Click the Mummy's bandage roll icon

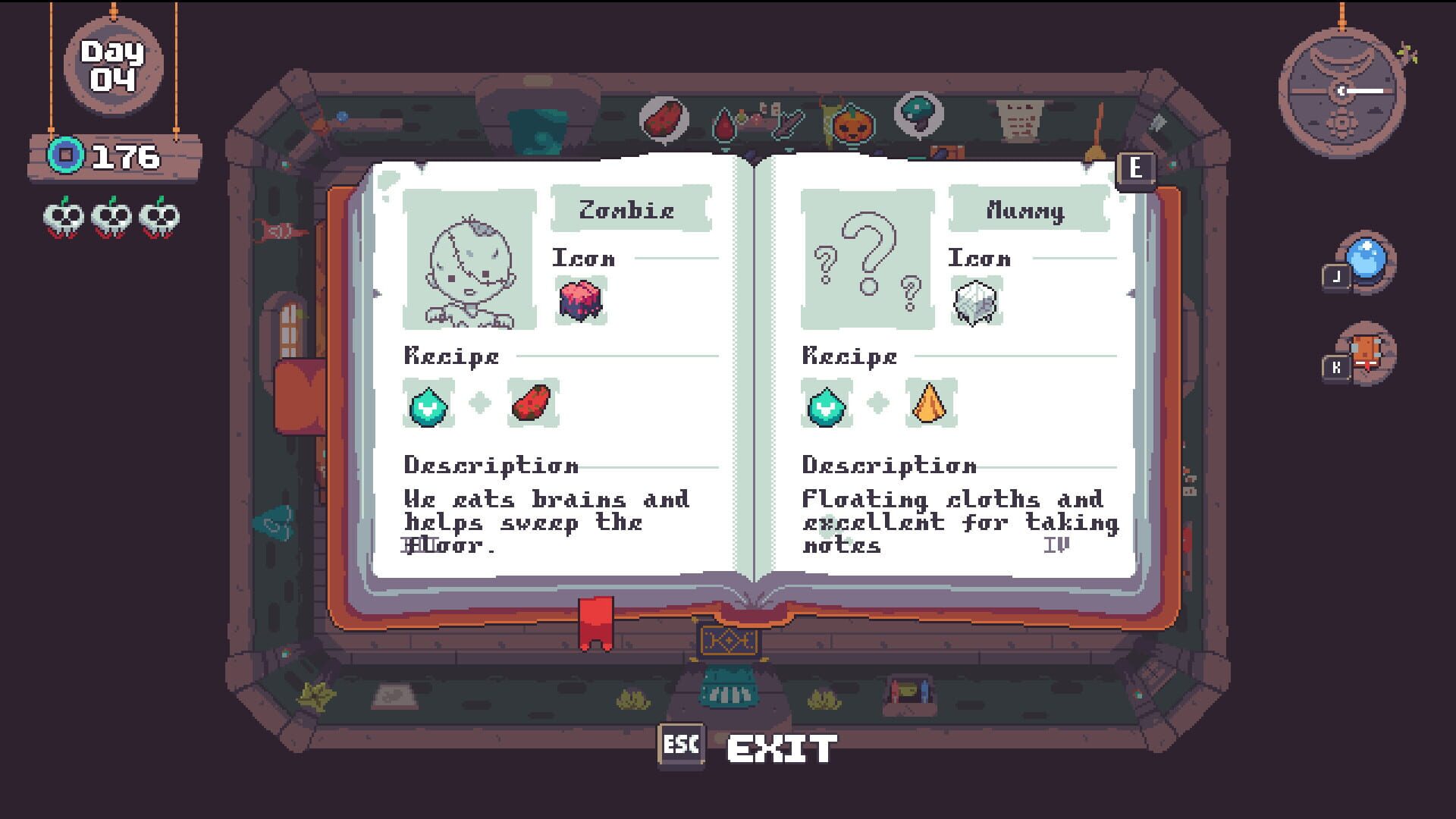coord(977,303)
